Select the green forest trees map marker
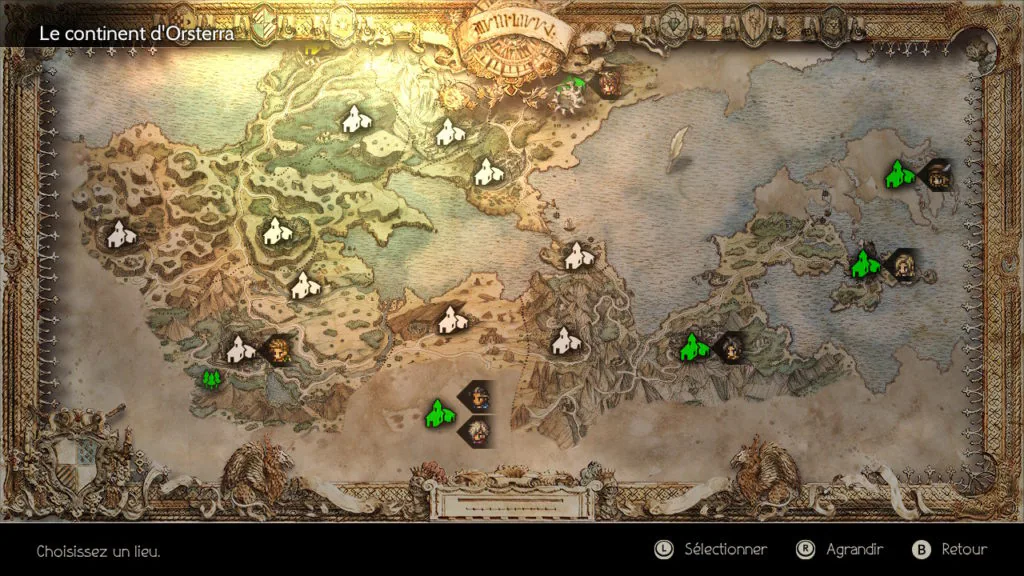Image resolution: width=1024 pixels, height=576 pixels. click(x=210, y=379)
